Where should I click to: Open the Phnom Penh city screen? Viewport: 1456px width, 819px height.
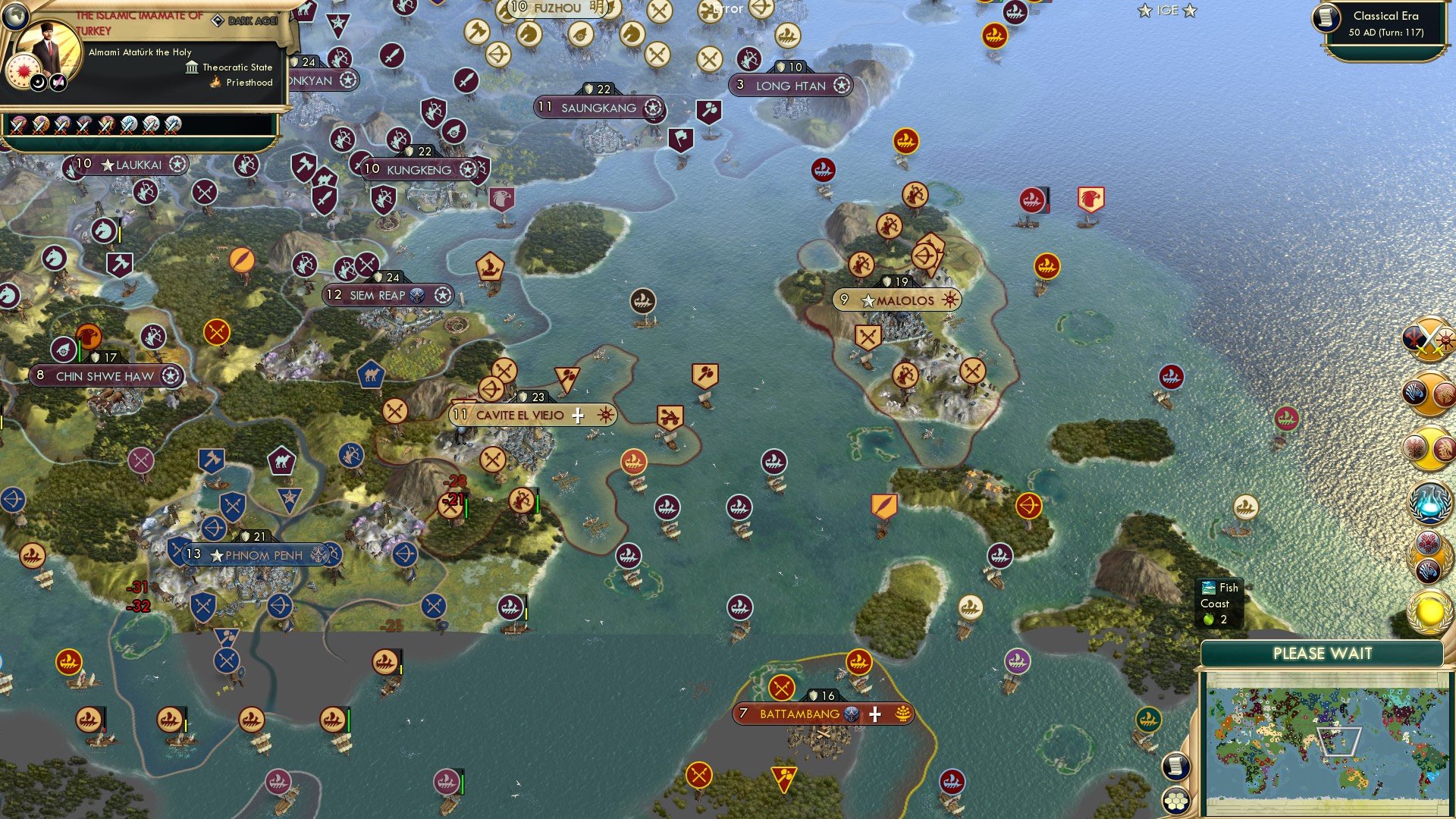(258, 555)
